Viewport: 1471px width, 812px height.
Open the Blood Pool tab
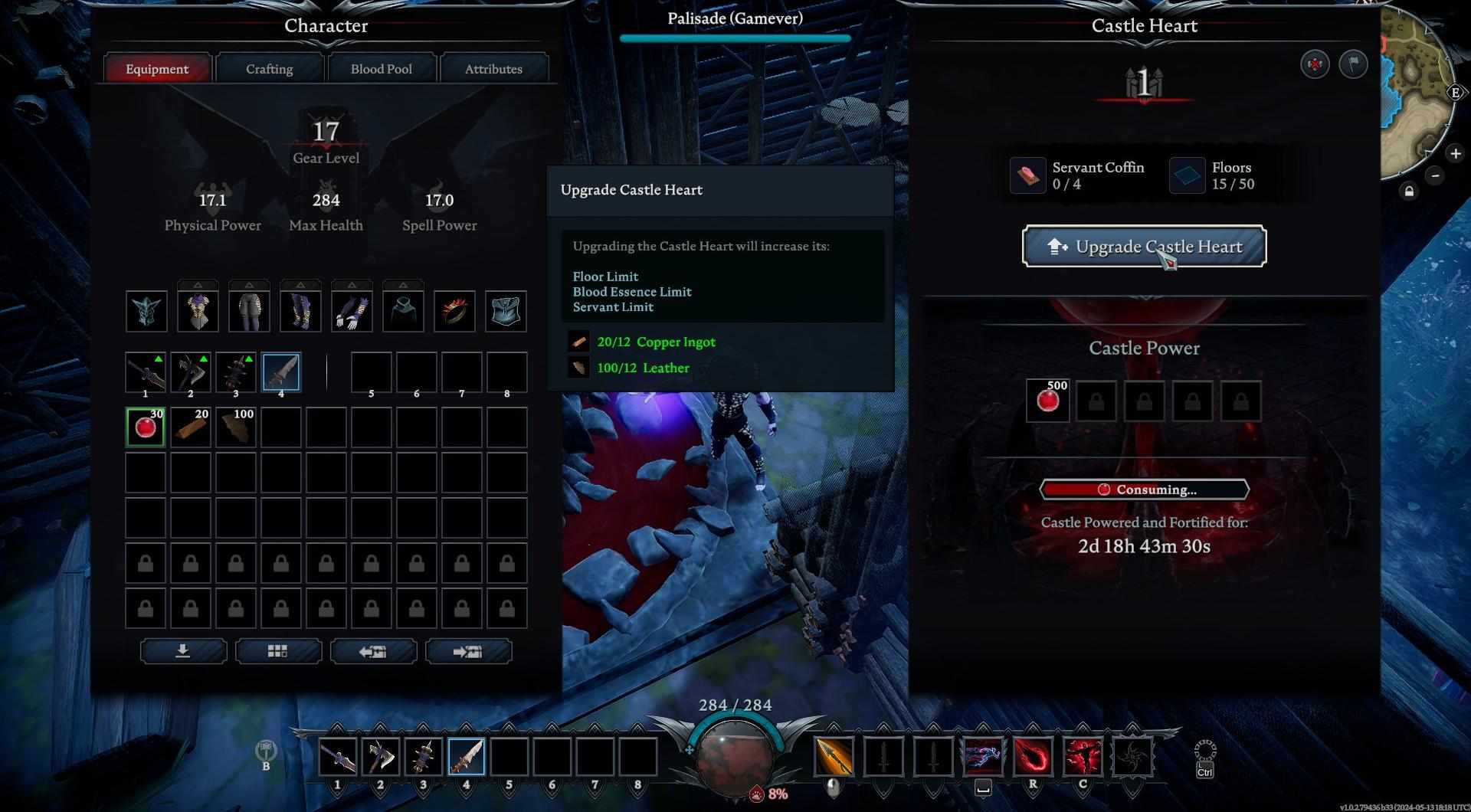(381, 69)
